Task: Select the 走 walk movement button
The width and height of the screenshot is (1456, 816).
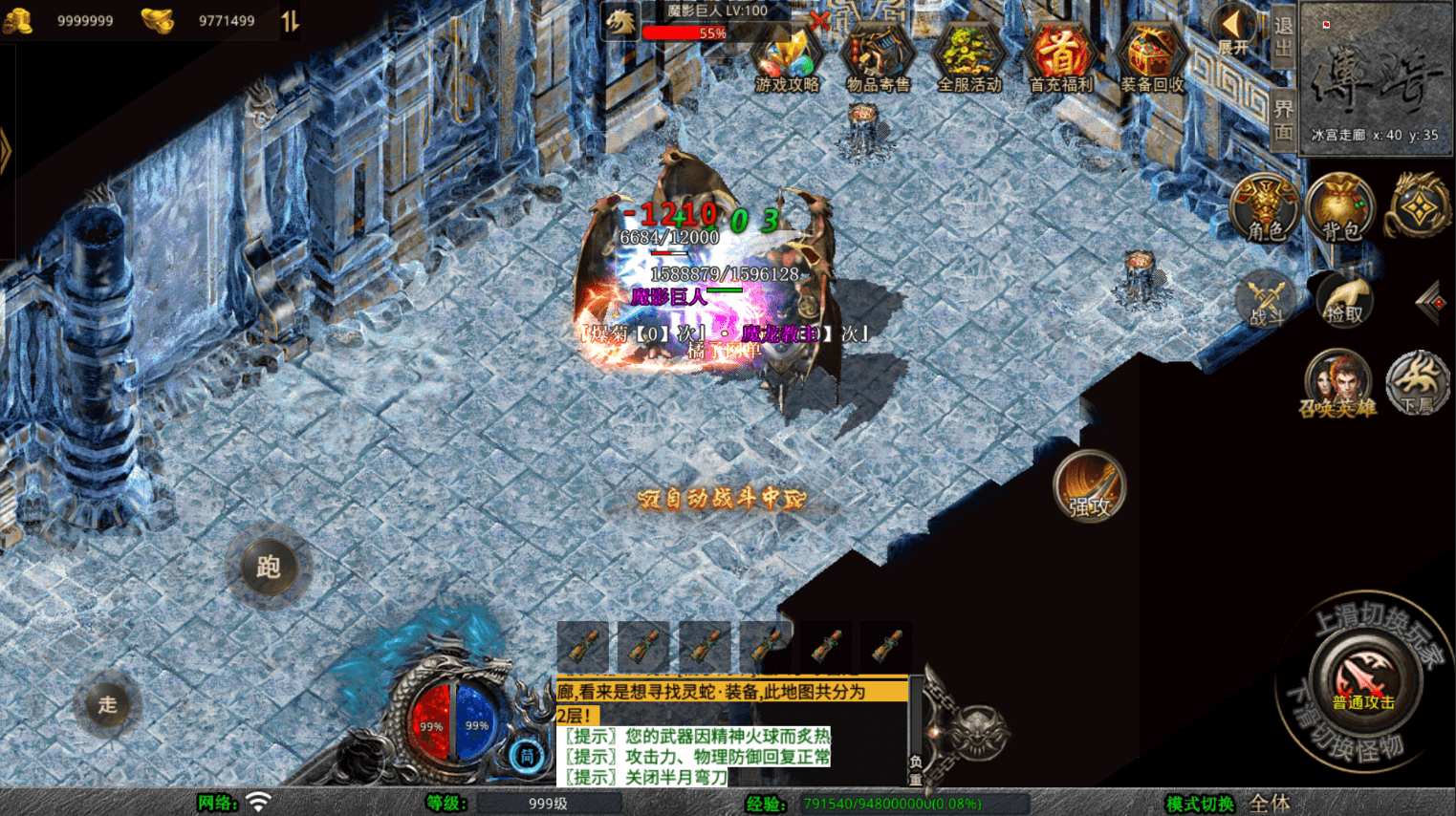Action: click(x=107, y=705)
